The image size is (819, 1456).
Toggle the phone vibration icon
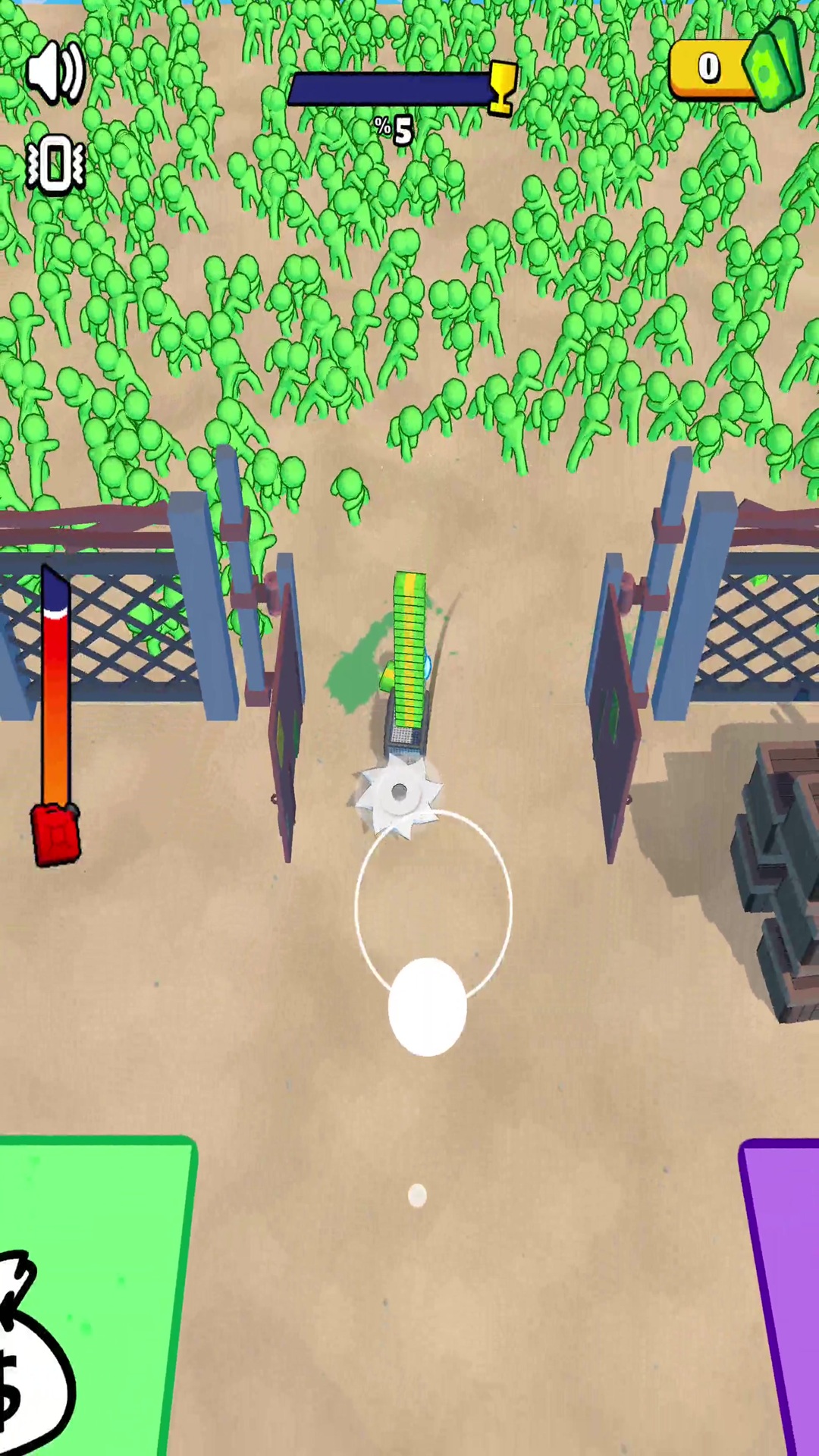click(55, 165)
